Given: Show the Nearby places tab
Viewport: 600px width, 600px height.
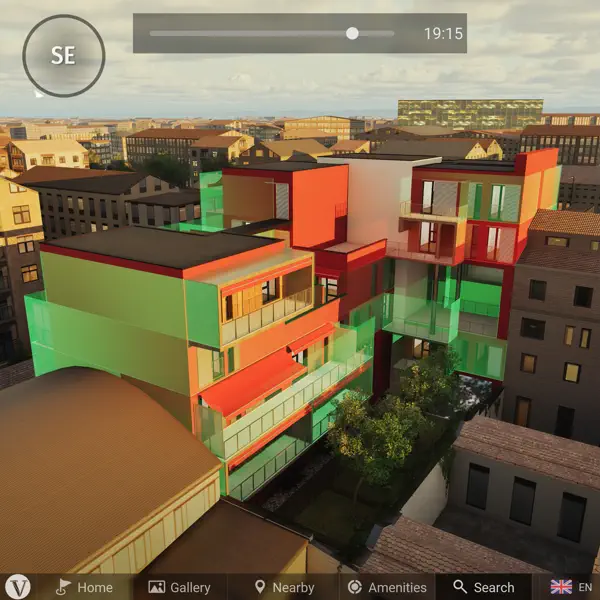Looking at the screenshot, I should click(x=283, y=587).
